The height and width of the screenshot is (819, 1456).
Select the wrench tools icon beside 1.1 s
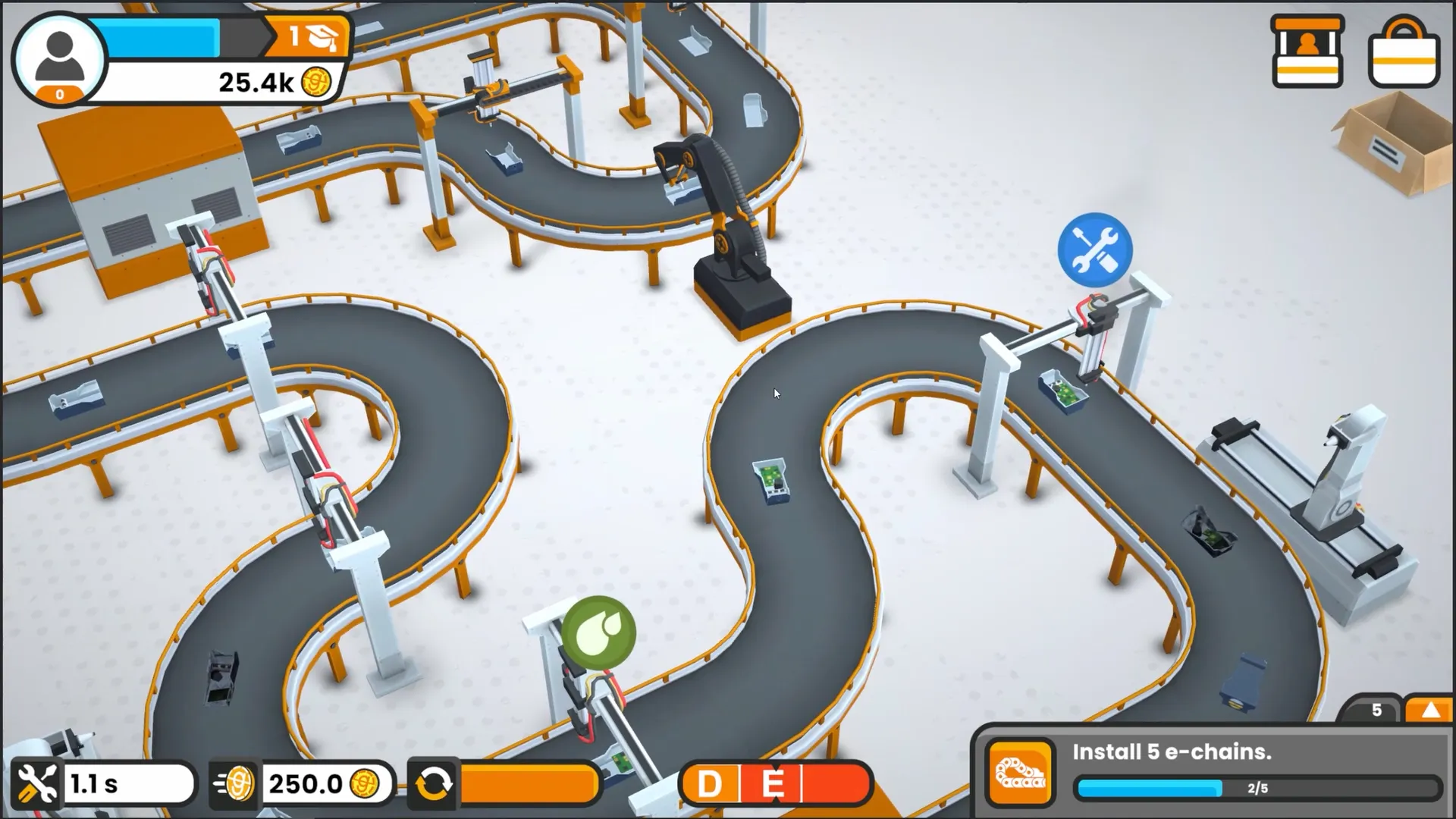point(36,783)
